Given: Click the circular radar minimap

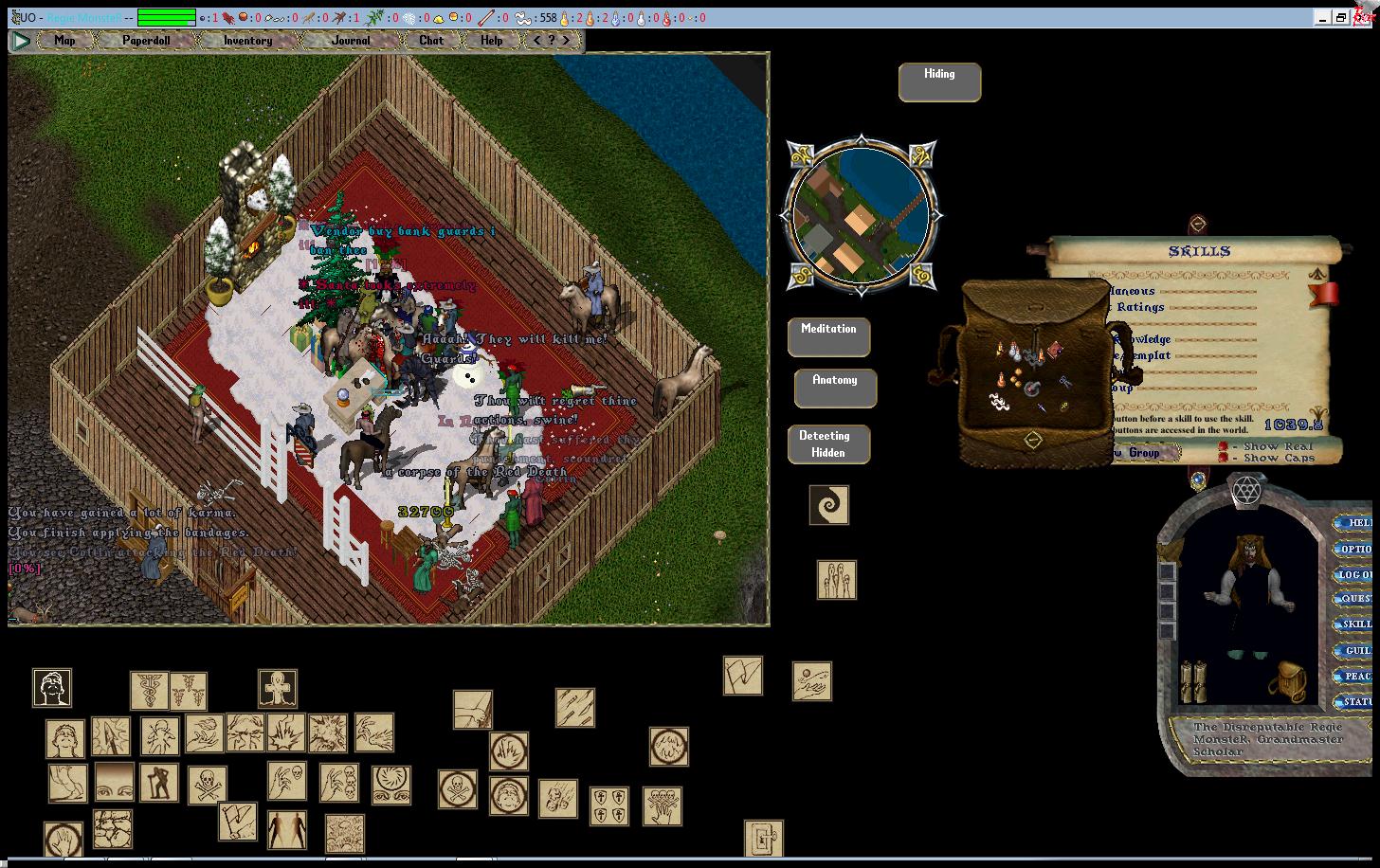Looking at the screenshot, I should 861,215.
